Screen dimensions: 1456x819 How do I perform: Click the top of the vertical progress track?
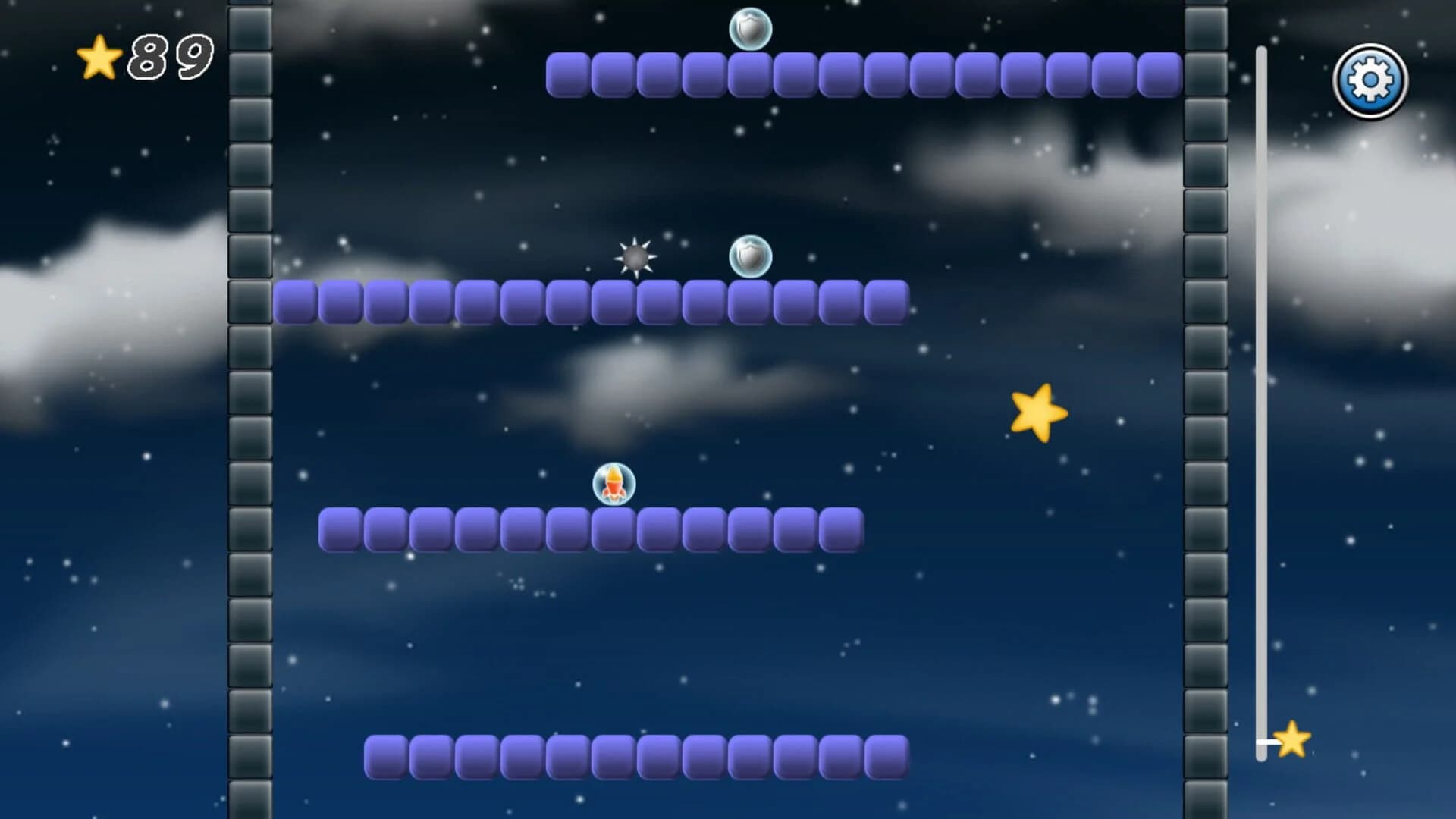point(1261,53)
